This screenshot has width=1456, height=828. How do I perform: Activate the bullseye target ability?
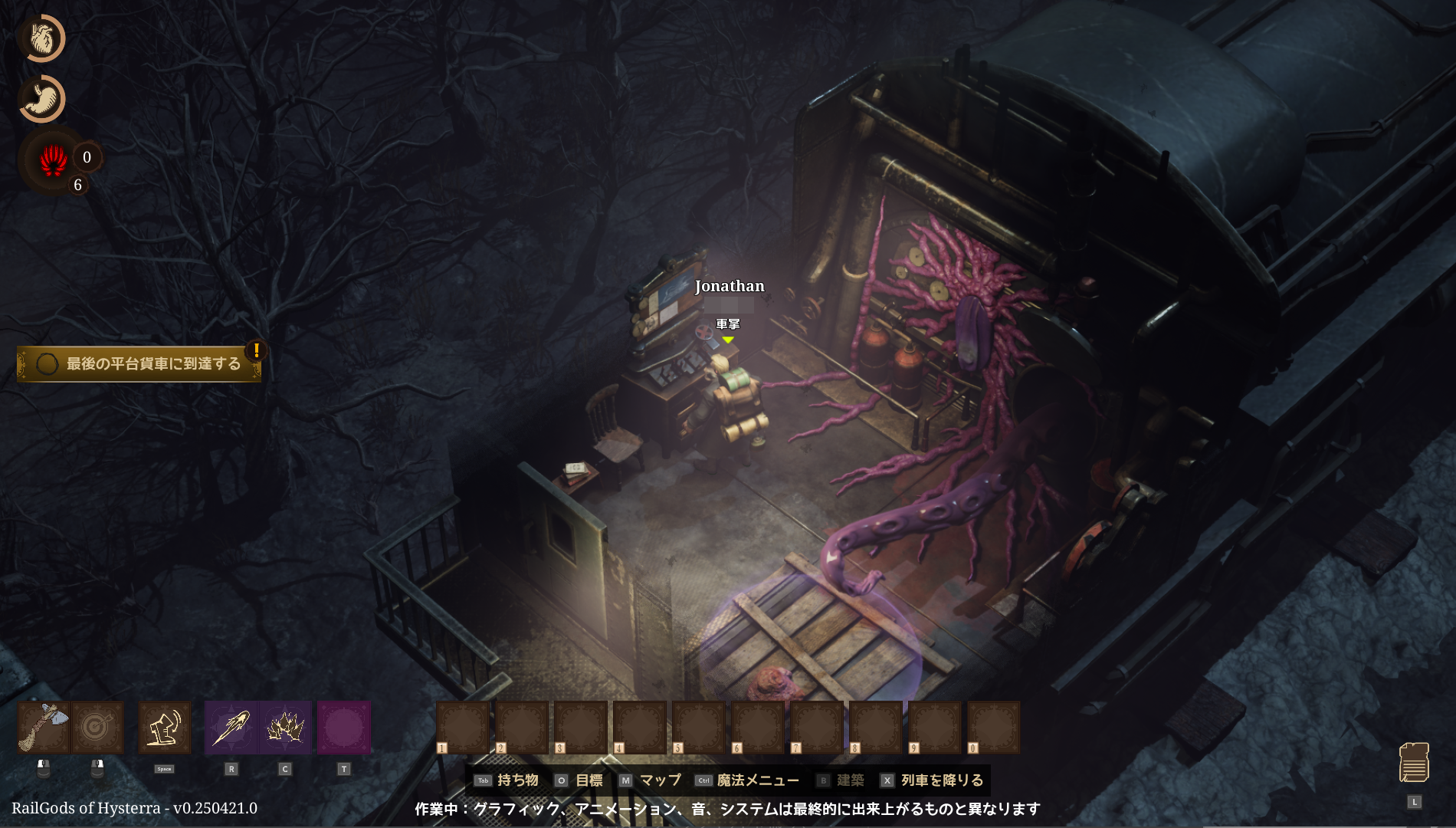97,727
